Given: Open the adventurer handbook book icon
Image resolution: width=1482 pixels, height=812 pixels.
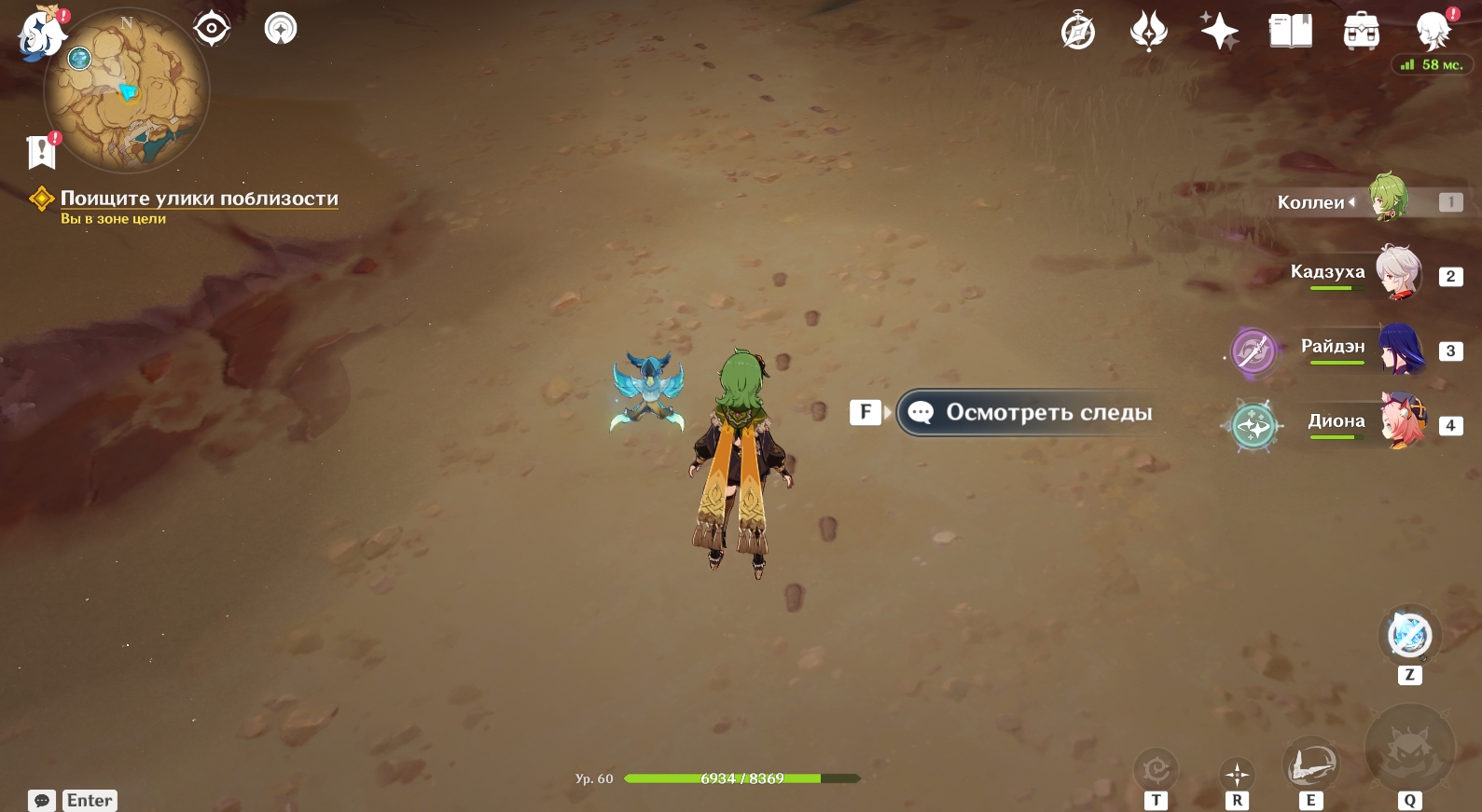Looking at the screenshot, I should click(1290, 32).
